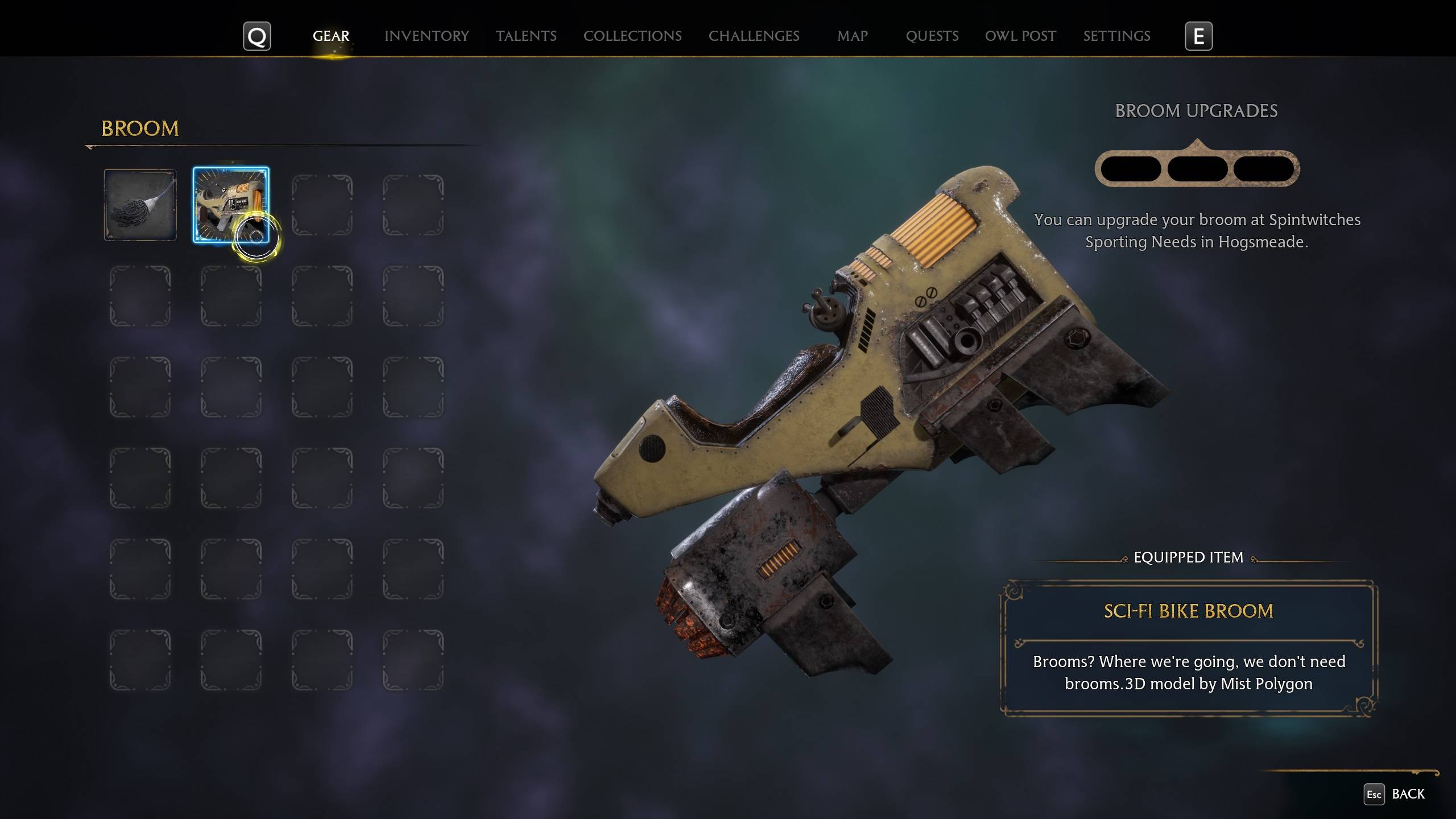Image resolution: width=1456 pixels, height=819 pixels.
Task: Open the Map screen
Action: [851, 36]
